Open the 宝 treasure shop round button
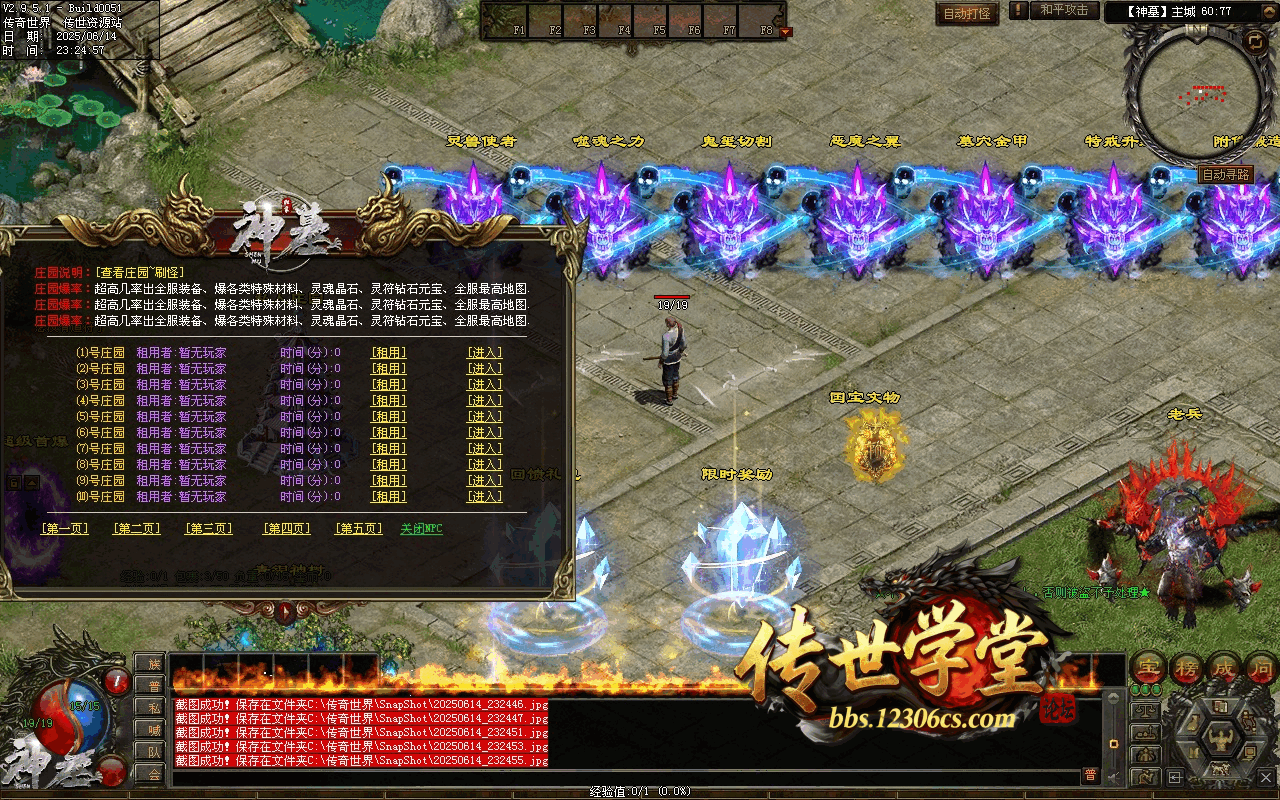Image resolution: width=1280 pixels, height=800 pixels. [x=1149, y=668]
